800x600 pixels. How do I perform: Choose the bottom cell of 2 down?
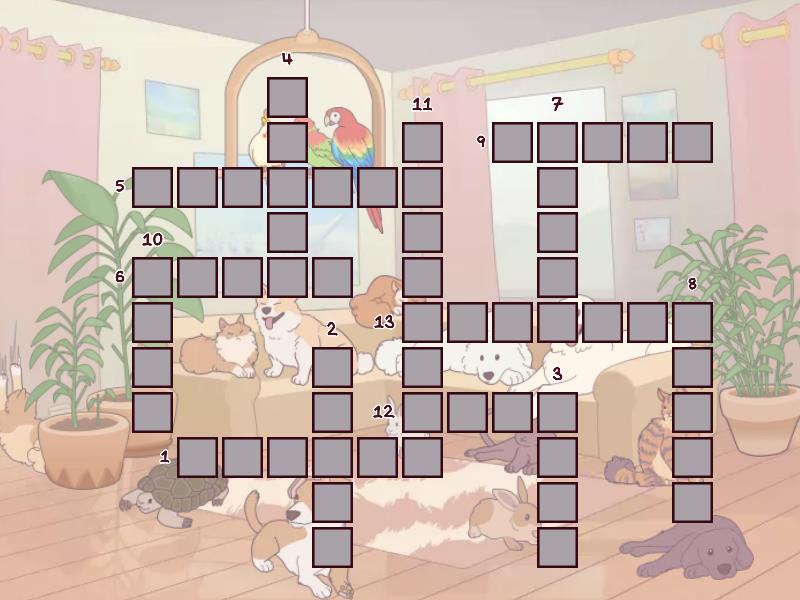coord(332,547)
